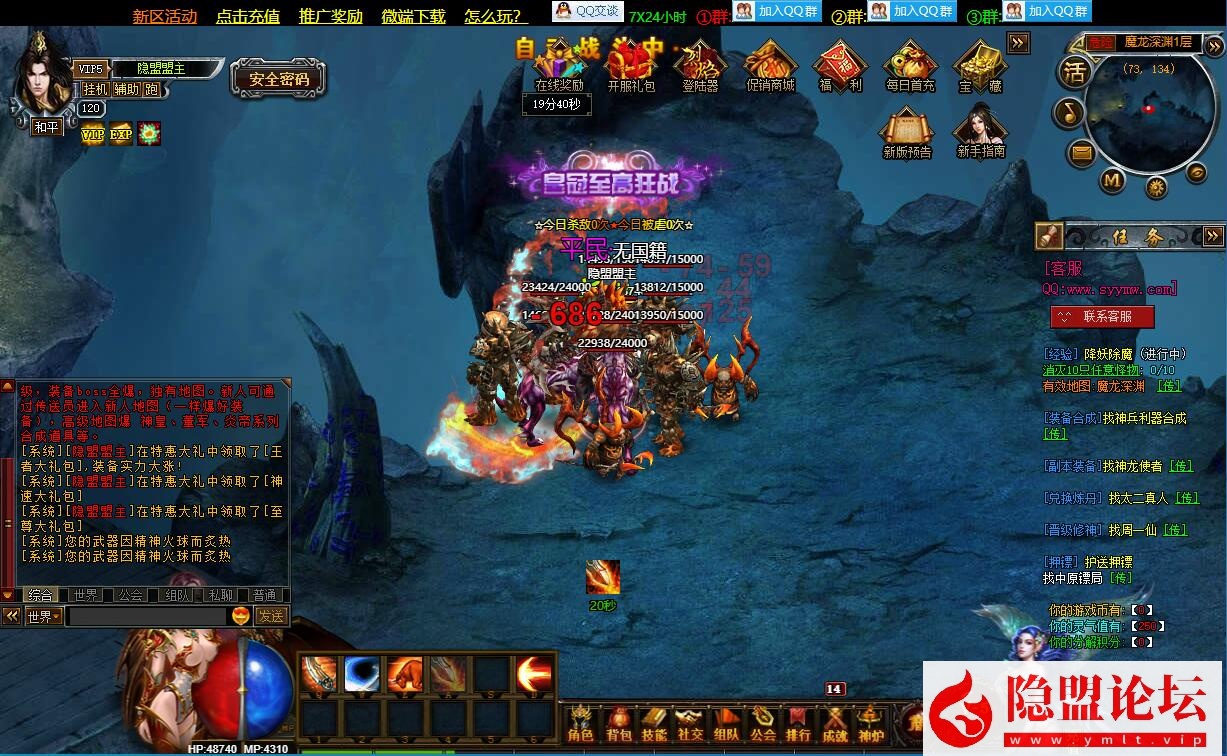Open the 辅助 assist settings
This screenshot has width=1227, height=756.
click(127, 89)
